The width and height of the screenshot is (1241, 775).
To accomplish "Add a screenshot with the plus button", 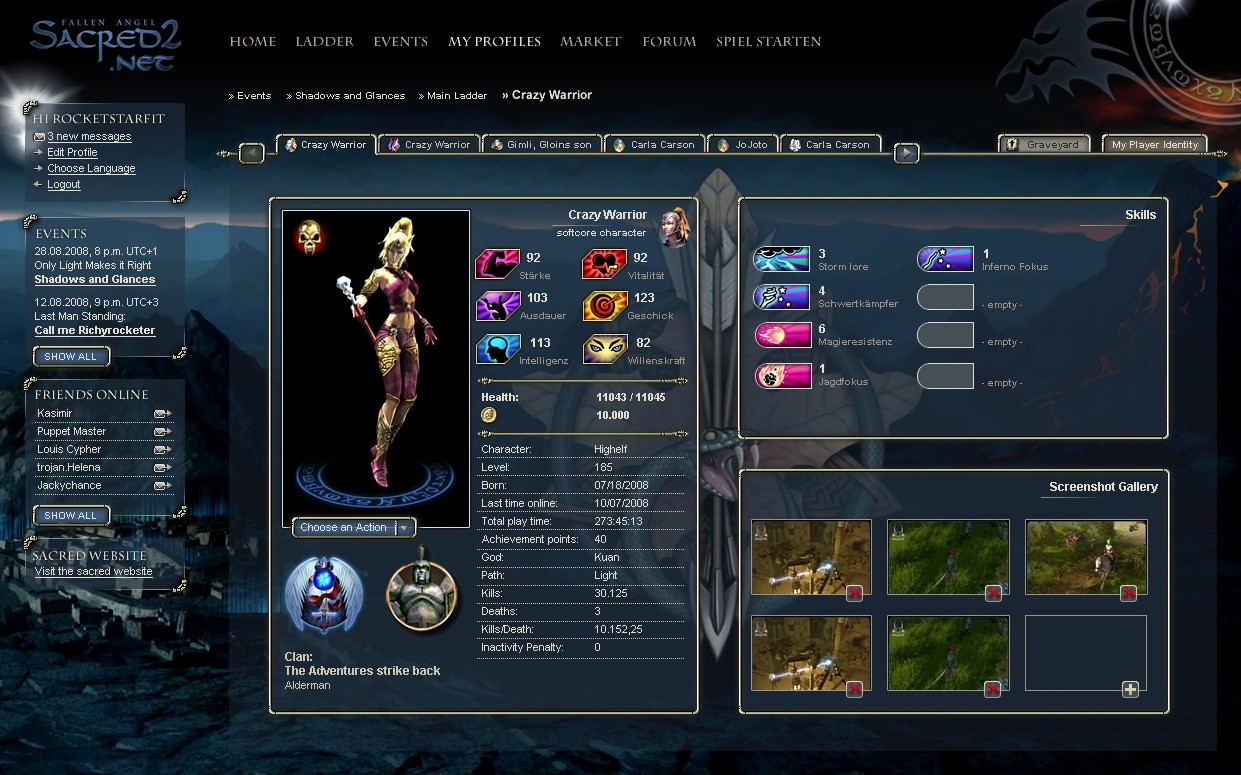I will pyautogui.click(x=1130, y=689).
